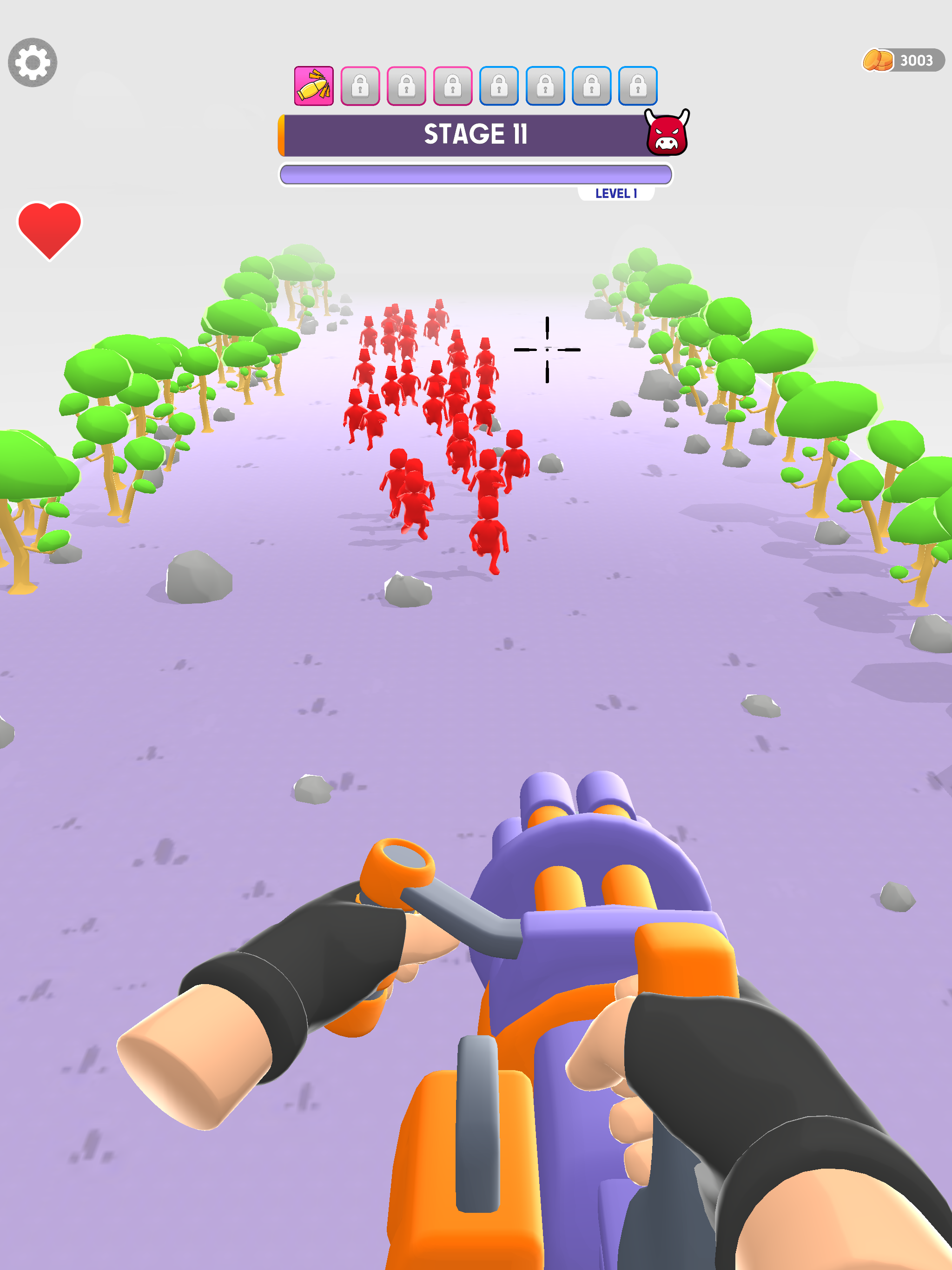Tap the red boss face icon

point(668,133)
